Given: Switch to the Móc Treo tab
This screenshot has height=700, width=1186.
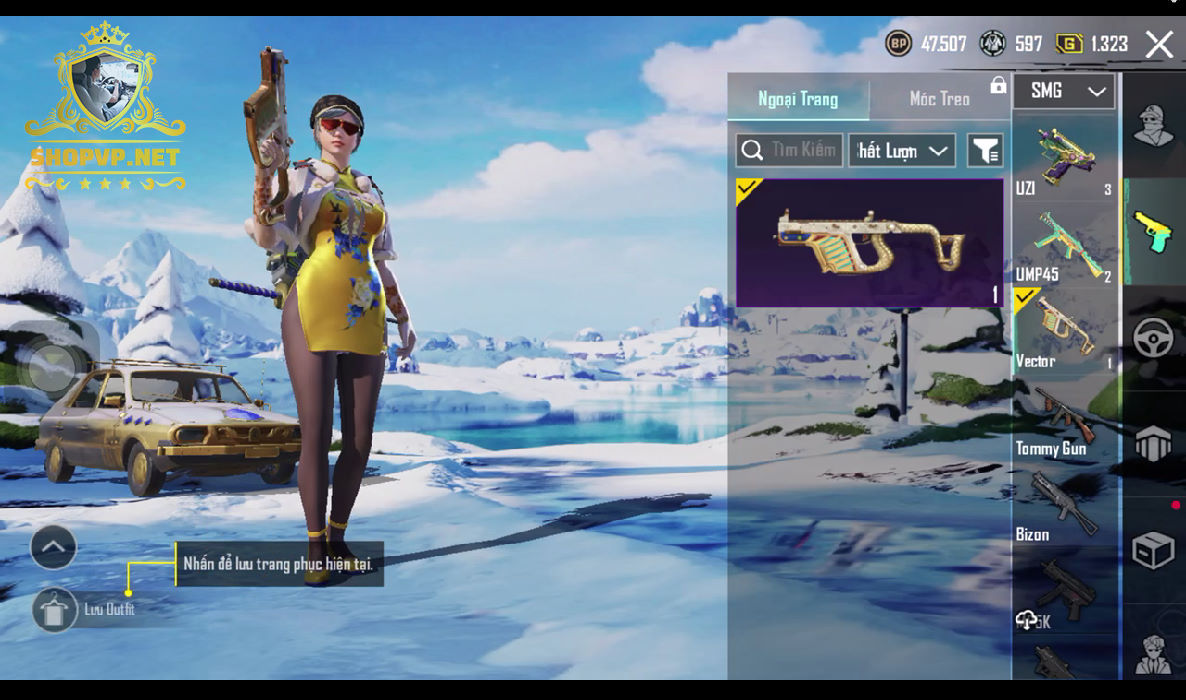Looking at the screenshot, I should click(x=939, y=98).
